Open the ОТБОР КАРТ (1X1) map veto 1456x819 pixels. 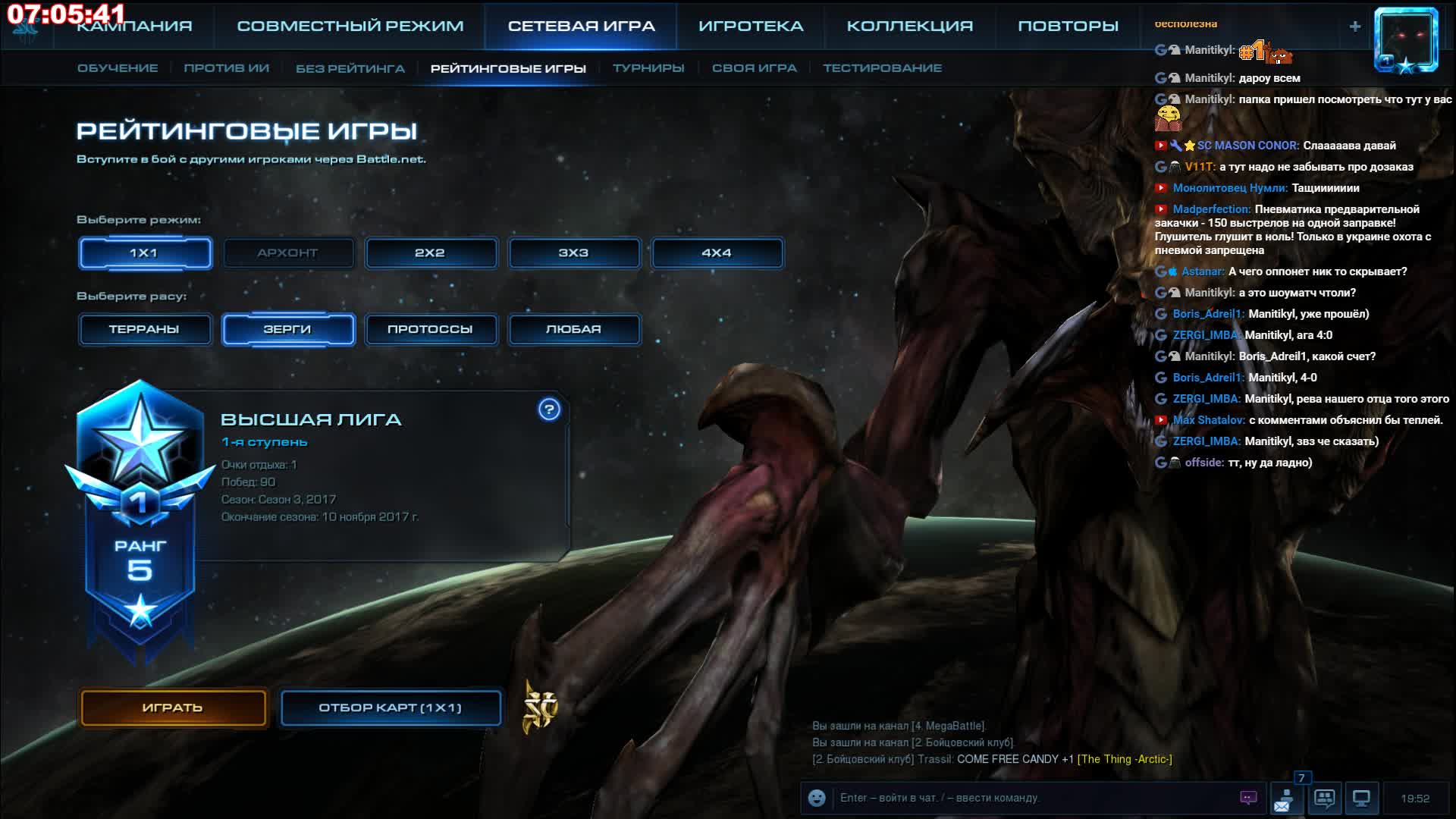[390, 708]
